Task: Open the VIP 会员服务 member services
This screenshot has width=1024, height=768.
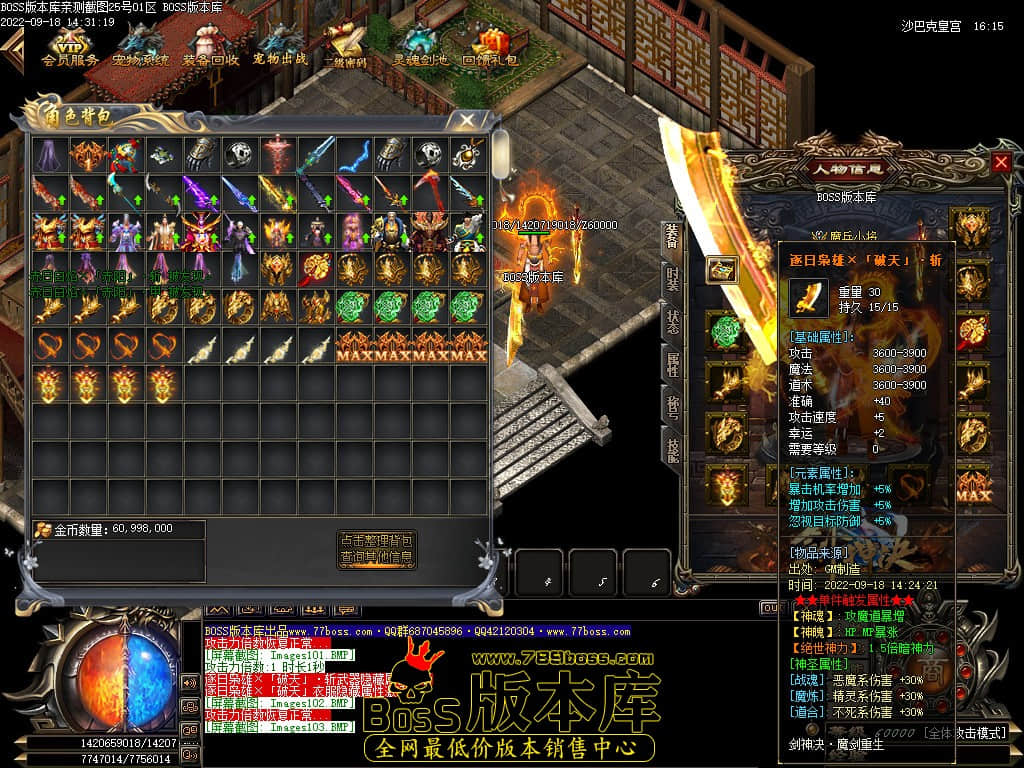Action: (x=69, y=44)
